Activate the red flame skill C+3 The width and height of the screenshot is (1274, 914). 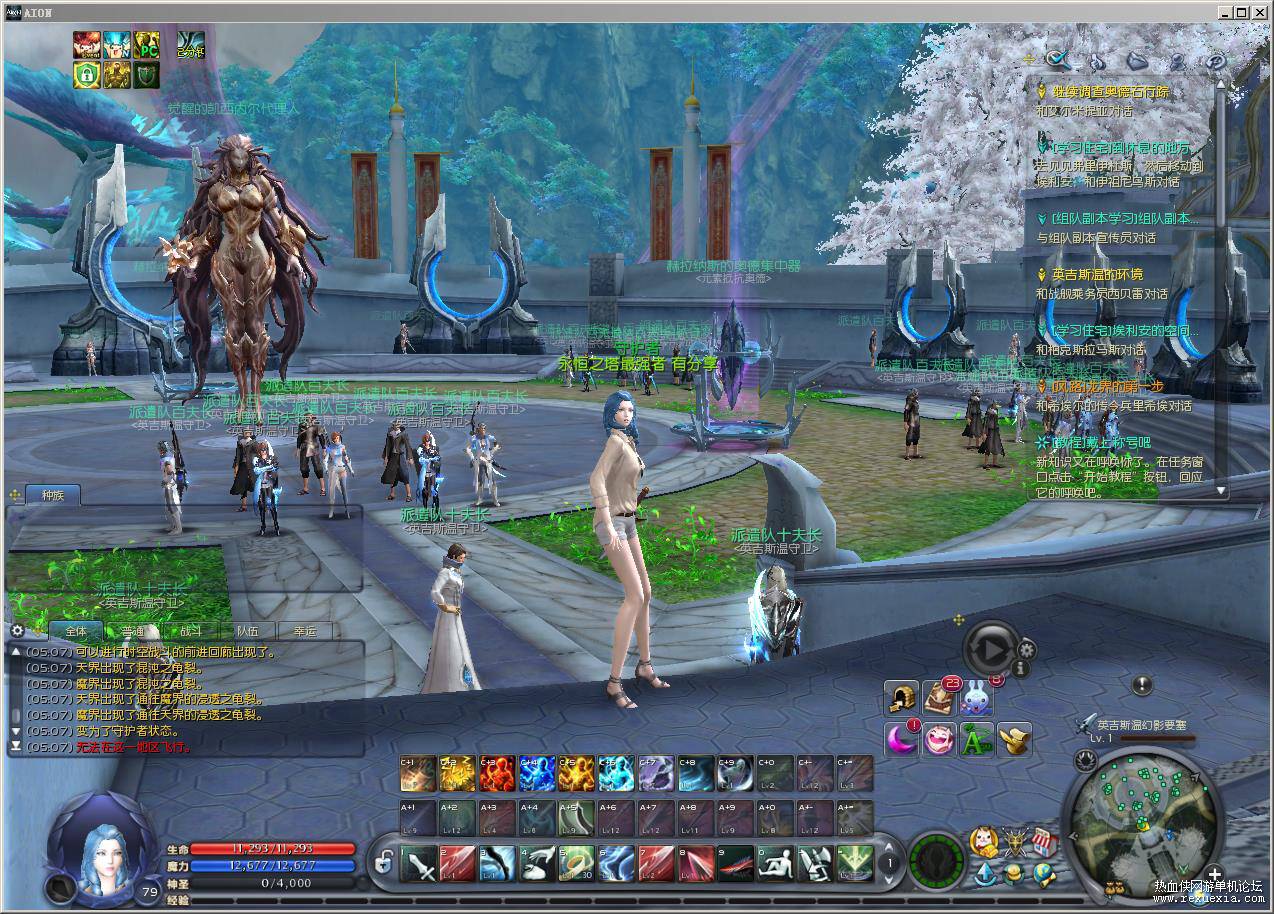tap(496, 773)
